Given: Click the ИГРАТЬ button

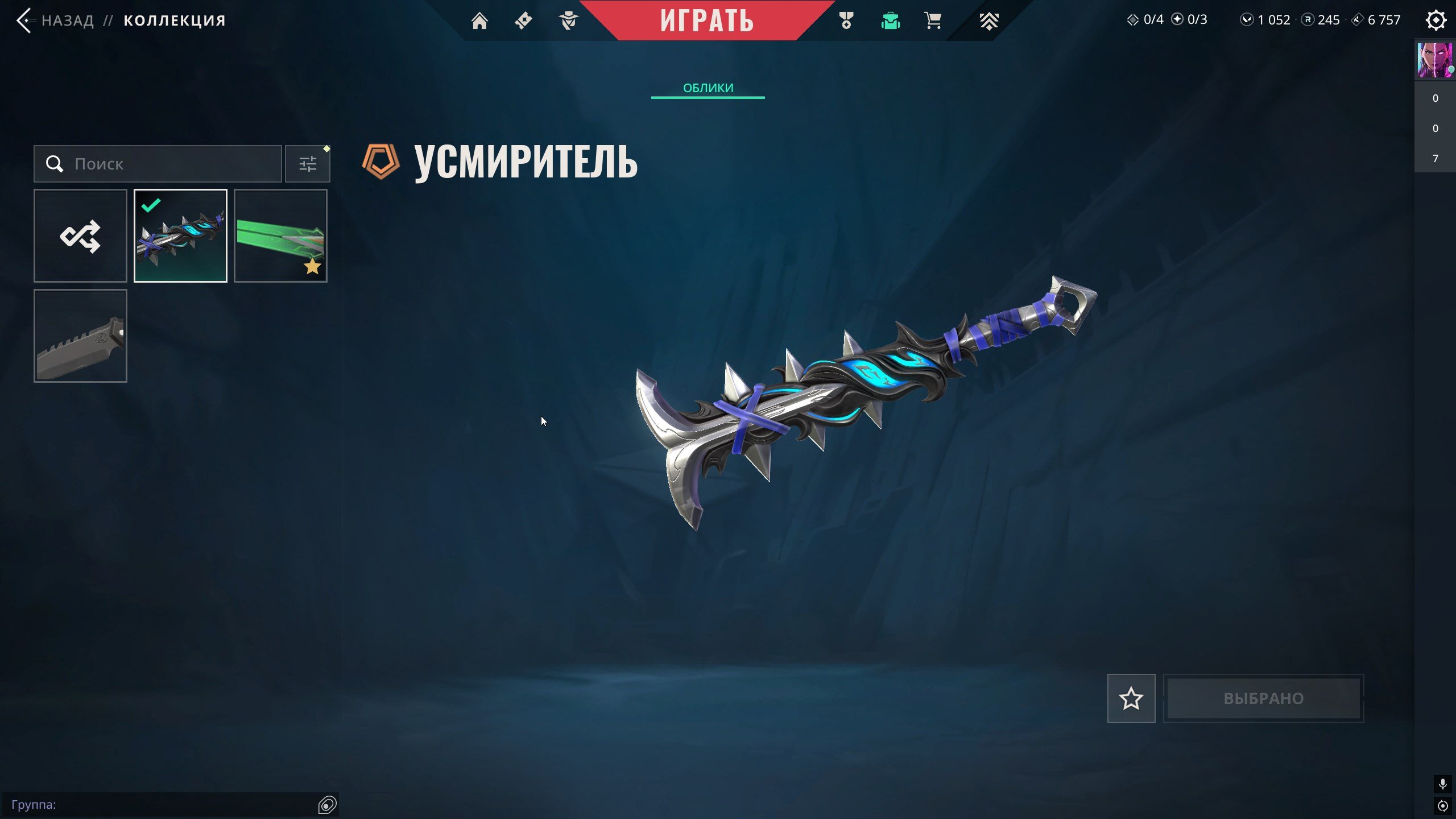Looking at the screenshot, I should point(707,20).
